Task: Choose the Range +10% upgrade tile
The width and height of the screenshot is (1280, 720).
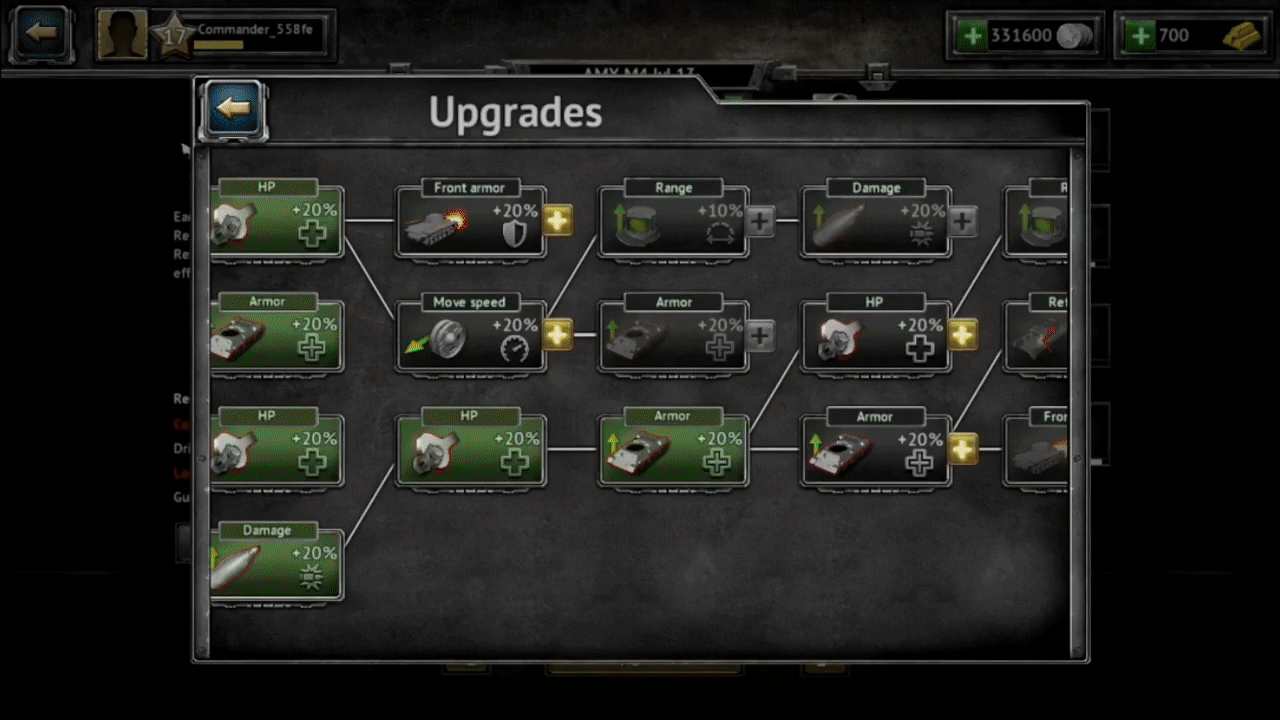Action: (x=673, y=222)
